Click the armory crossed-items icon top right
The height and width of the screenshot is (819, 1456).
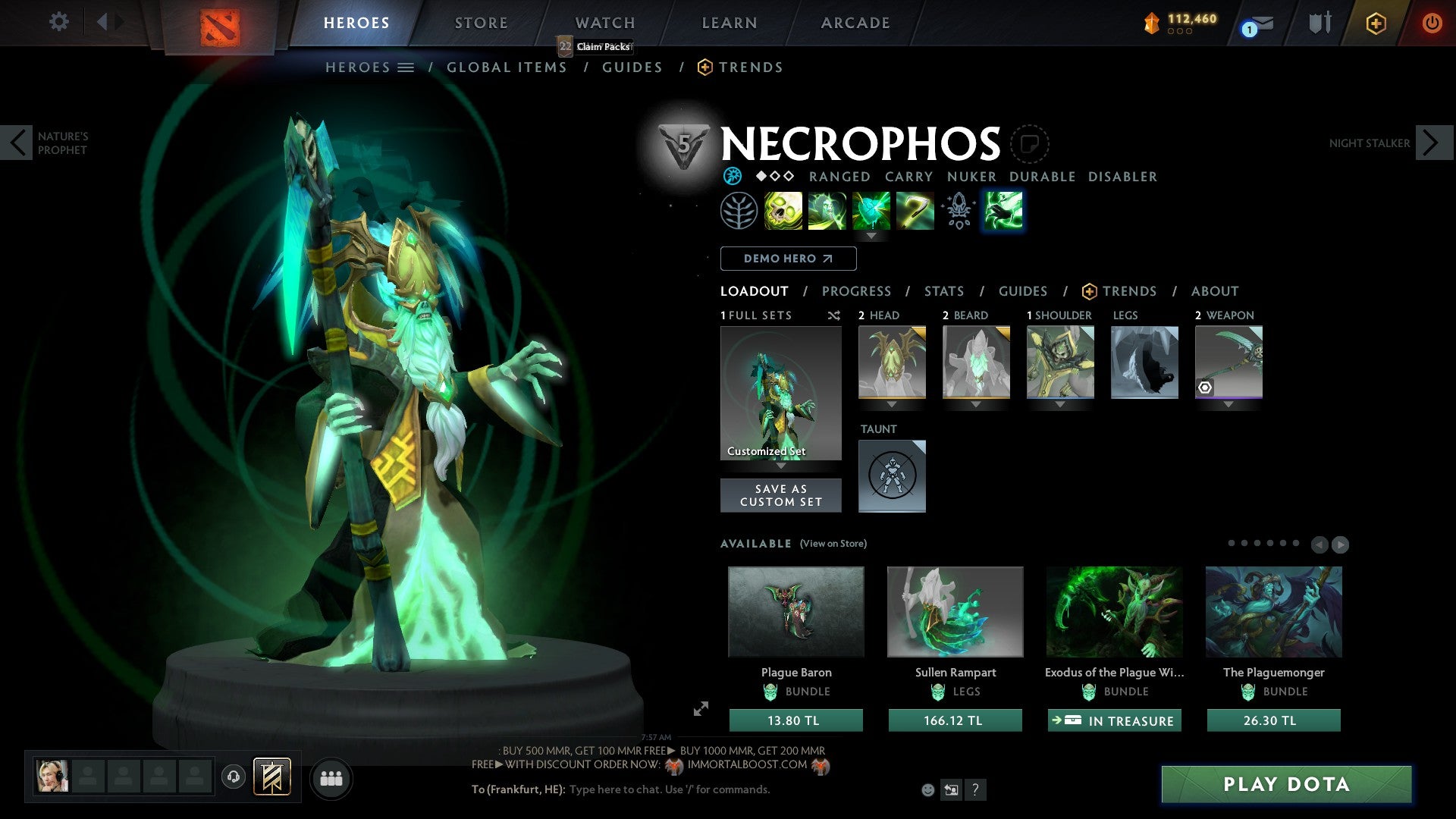pyautogui.click(x=1319, y=23)
